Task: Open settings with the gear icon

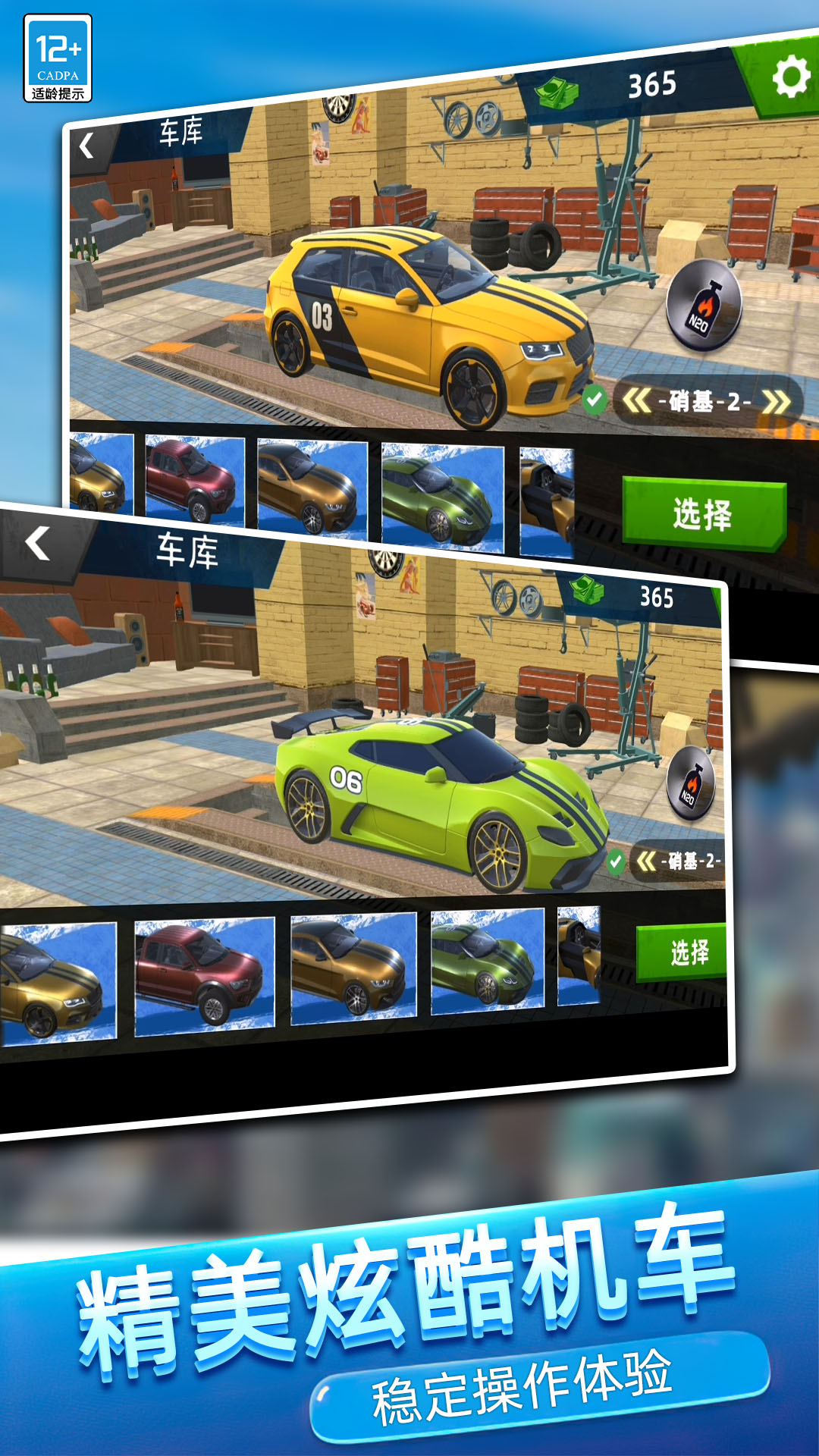Action: [790, 77]
